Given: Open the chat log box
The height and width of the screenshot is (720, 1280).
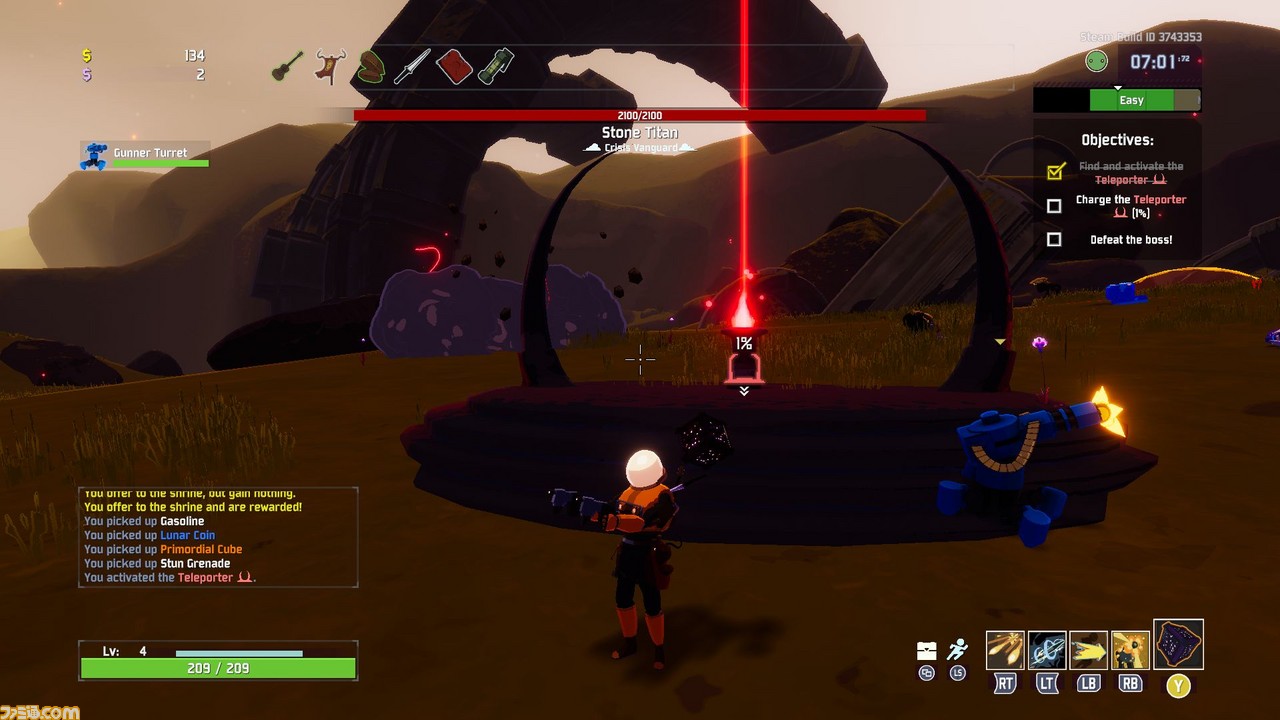Looking at the screenshot, I should coord(218,537).
